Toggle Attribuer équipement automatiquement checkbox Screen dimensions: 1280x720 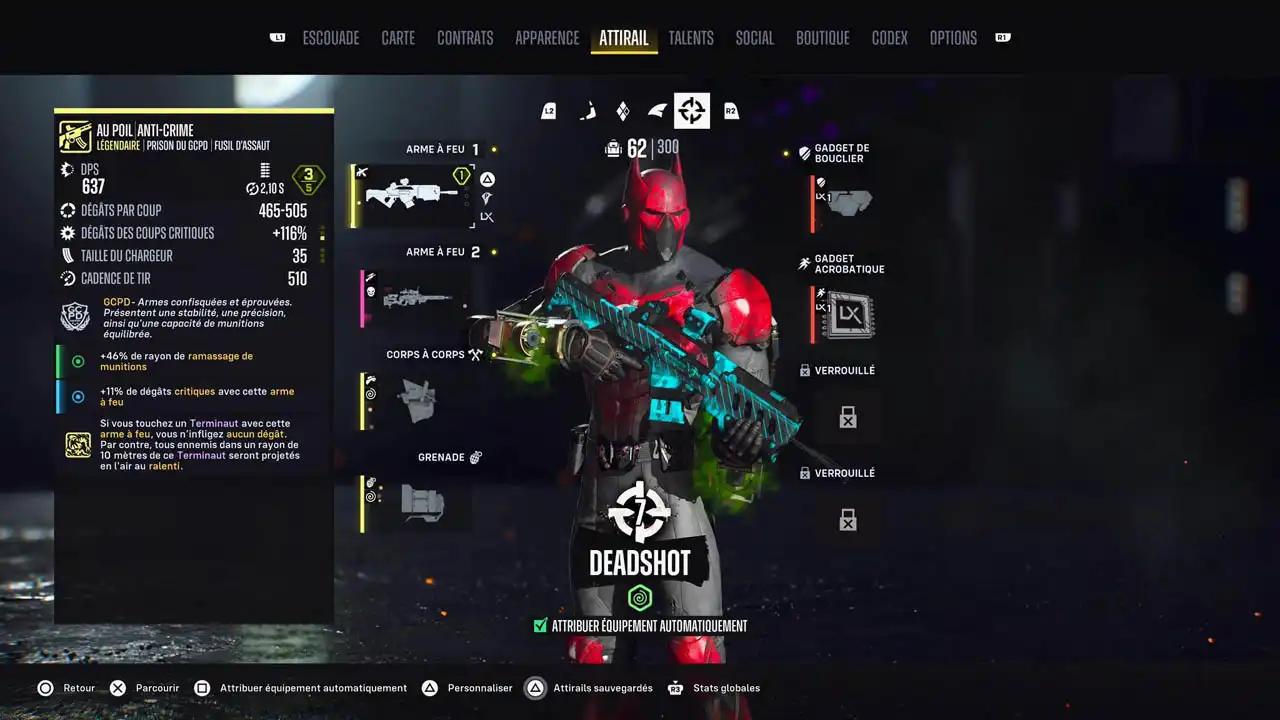541,626
